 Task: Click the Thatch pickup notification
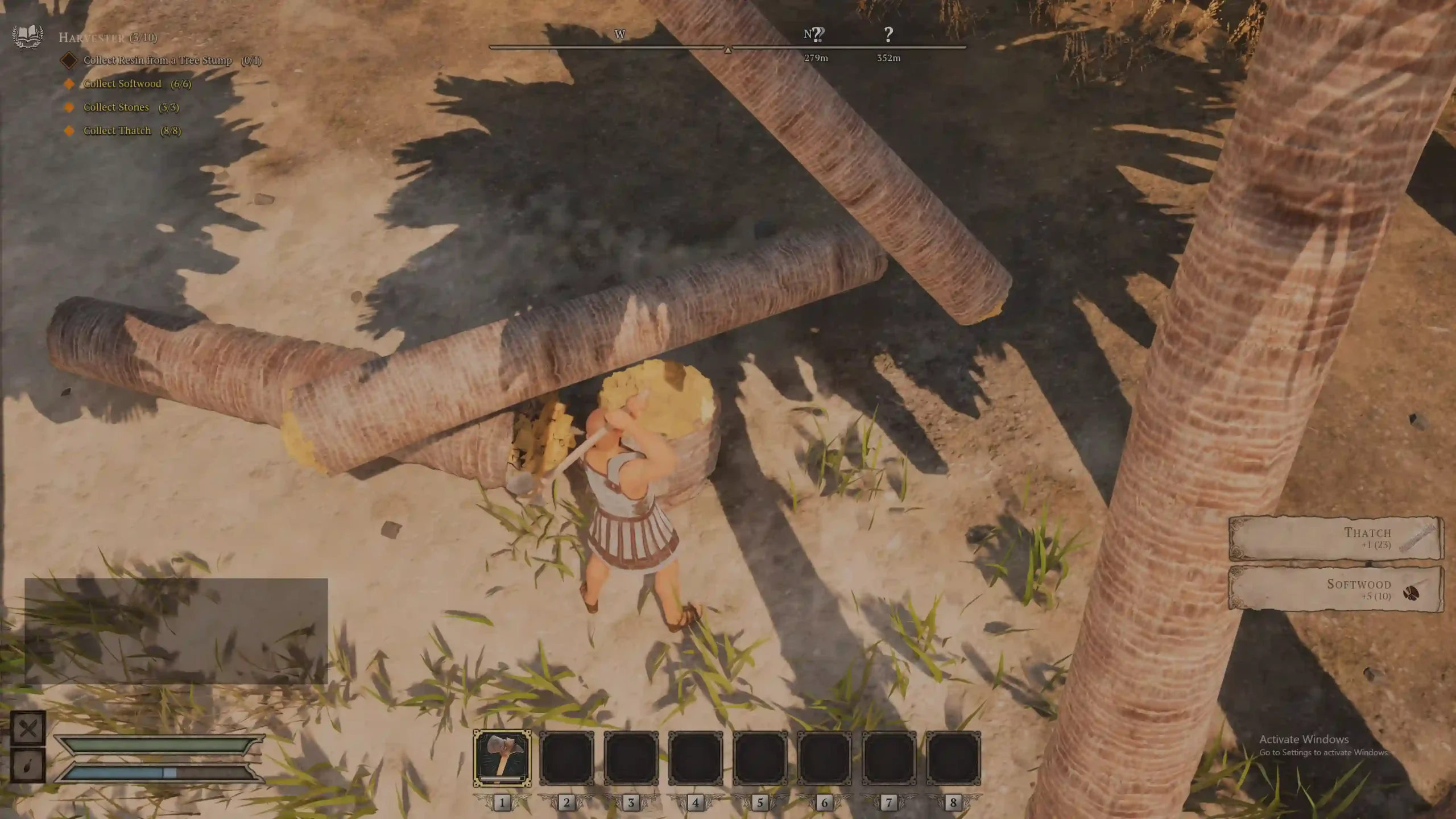[x=1335, y=537]
